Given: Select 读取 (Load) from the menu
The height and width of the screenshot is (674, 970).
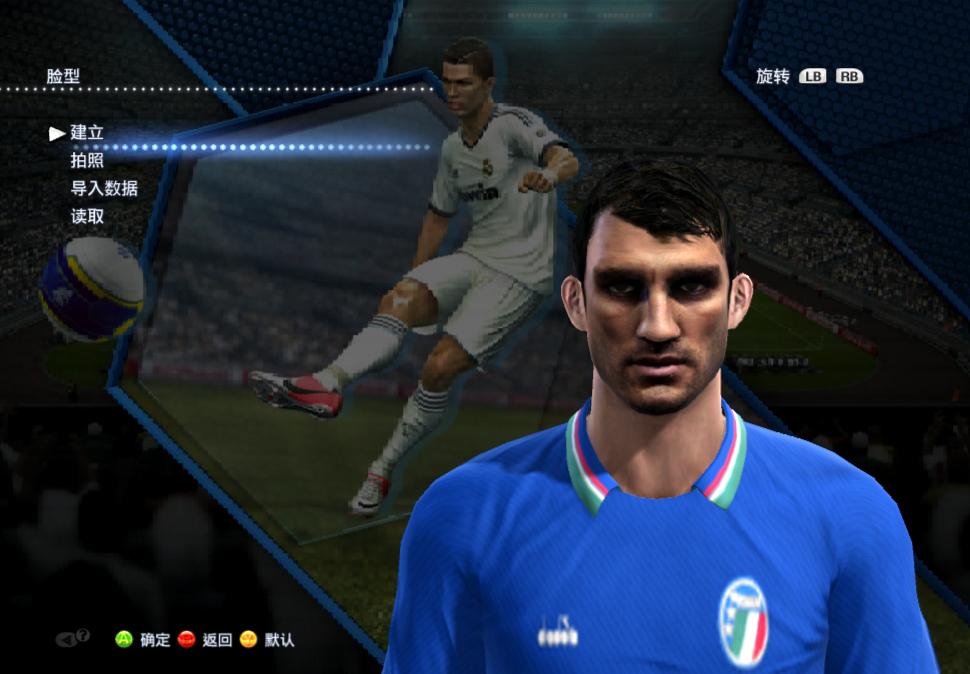Looking at the screenshot, I should pos(87,216).
